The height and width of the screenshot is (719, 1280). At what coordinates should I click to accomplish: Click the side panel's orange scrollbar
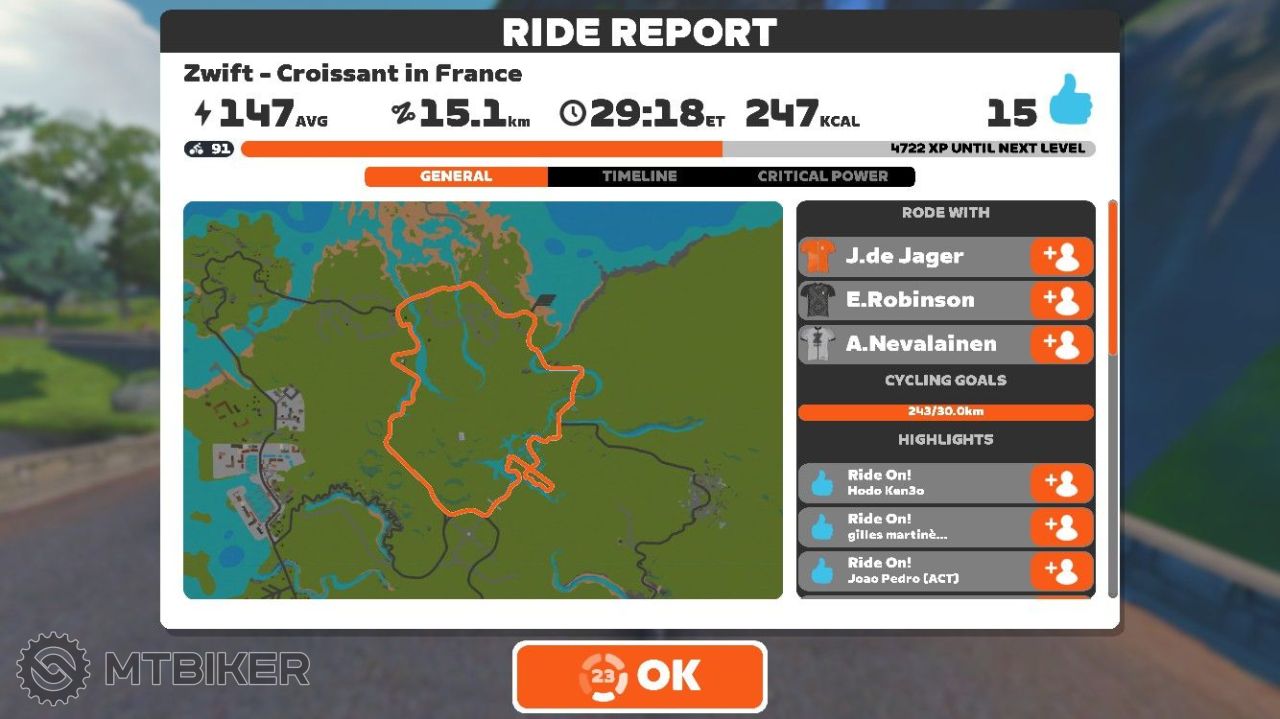tap(1113, 280)
